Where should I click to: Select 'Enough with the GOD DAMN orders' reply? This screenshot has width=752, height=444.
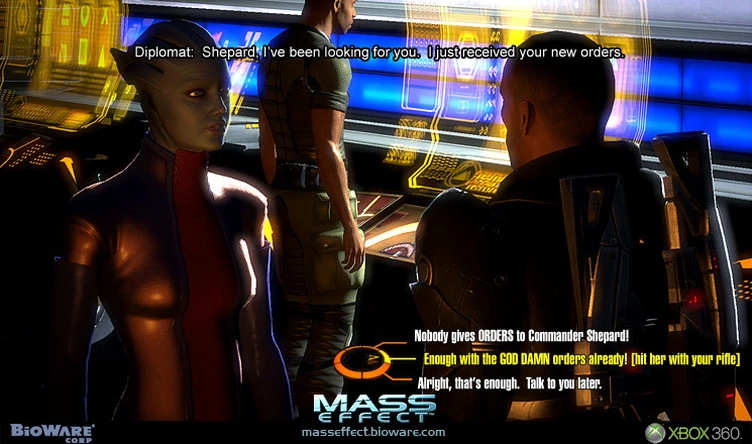click(x=575, y=358)
